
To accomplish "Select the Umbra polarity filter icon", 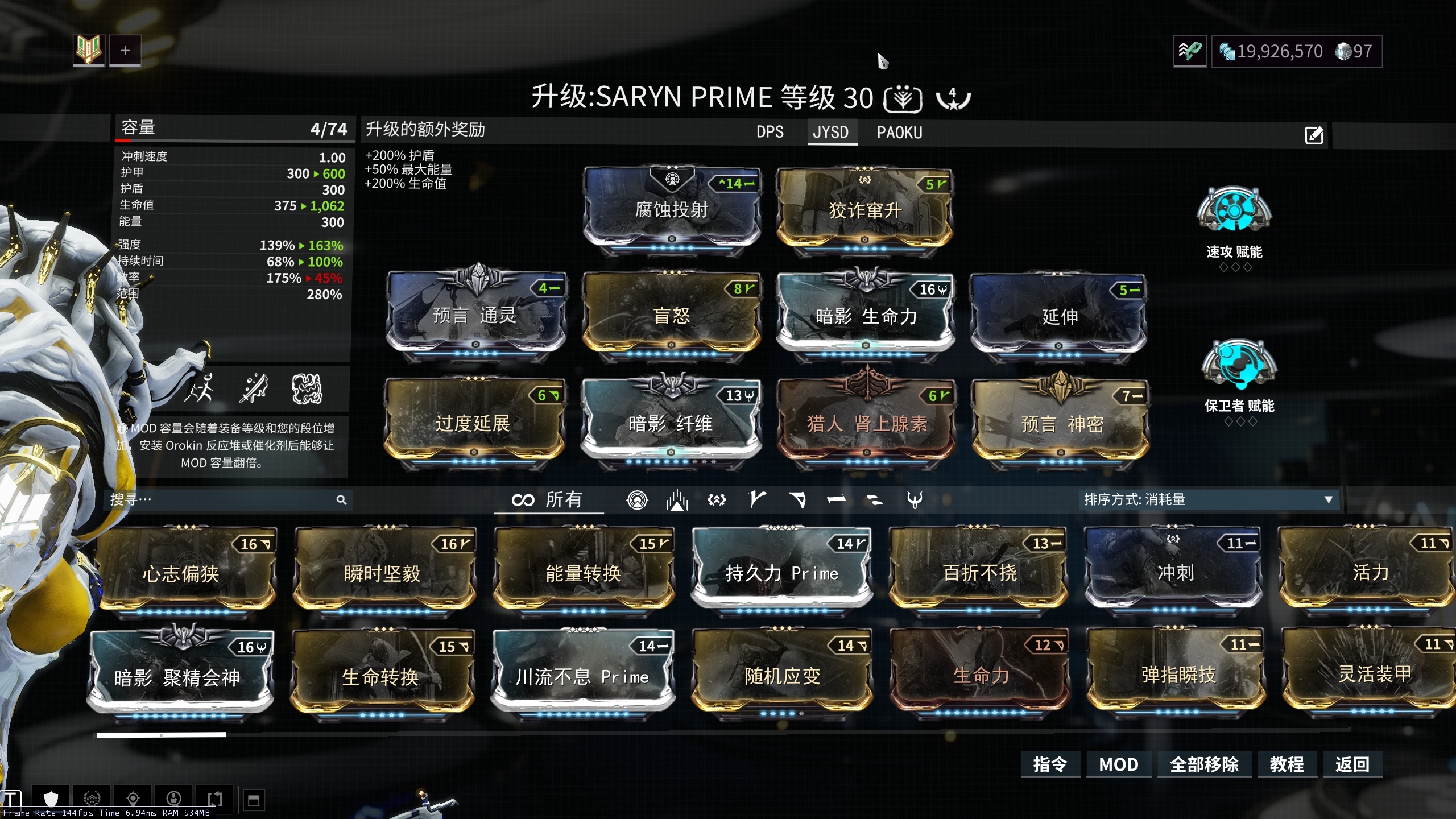I will click(717, 501).
